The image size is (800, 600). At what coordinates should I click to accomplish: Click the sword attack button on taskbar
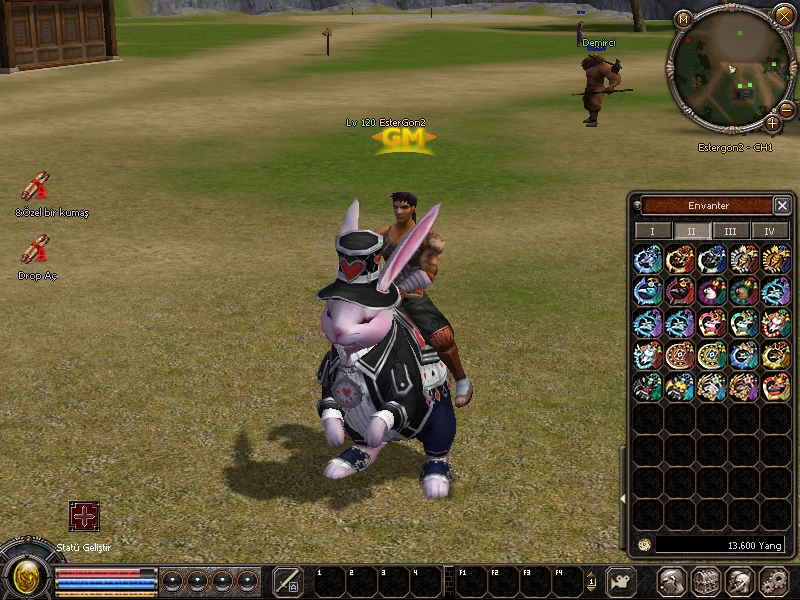click(288, 581)
